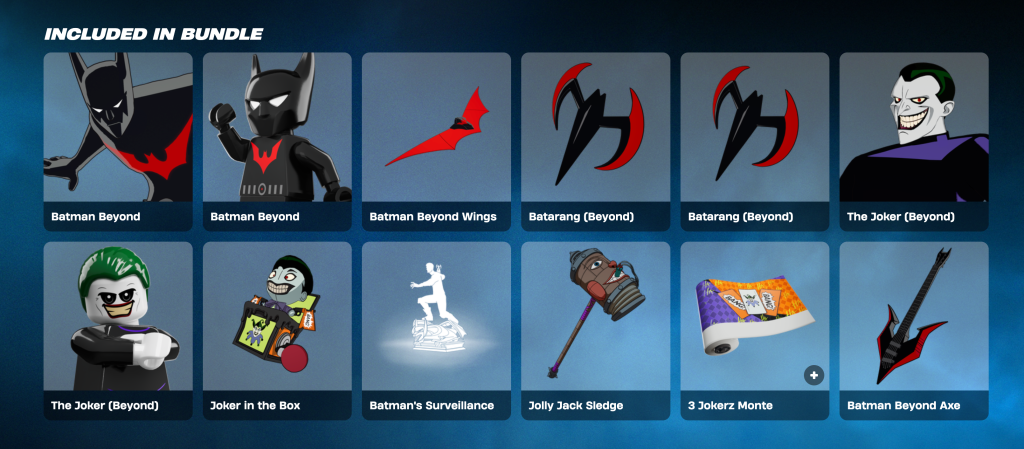This screenshot has height=449, width=1024.
Task: Expand the plus icon on 3 Jokerz Monte
Action: coord(814,375)
